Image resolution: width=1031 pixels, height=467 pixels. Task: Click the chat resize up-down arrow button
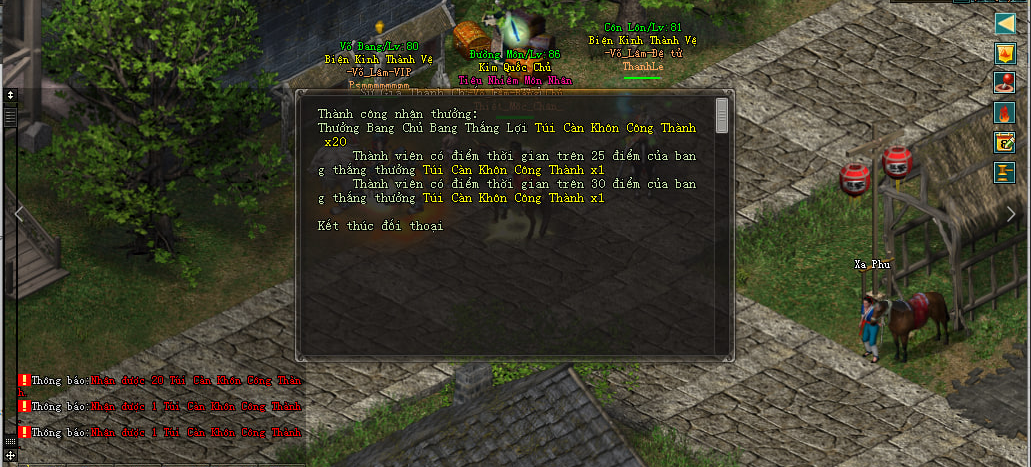10,95
